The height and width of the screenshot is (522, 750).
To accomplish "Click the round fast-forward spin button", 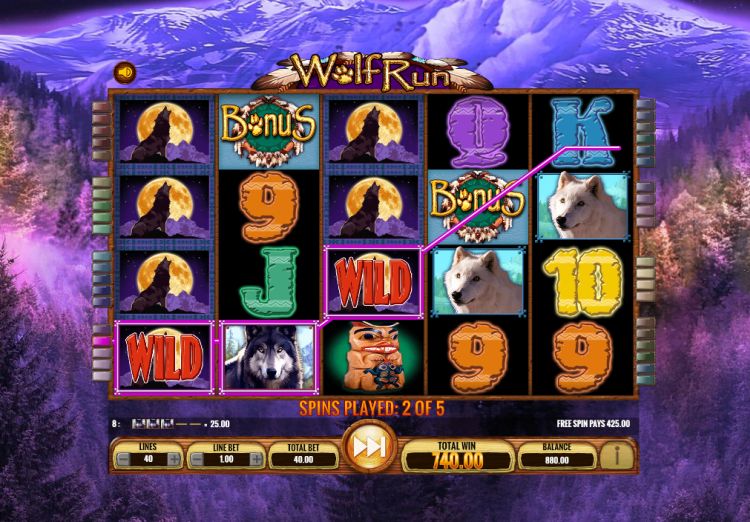I will (368, 449).
